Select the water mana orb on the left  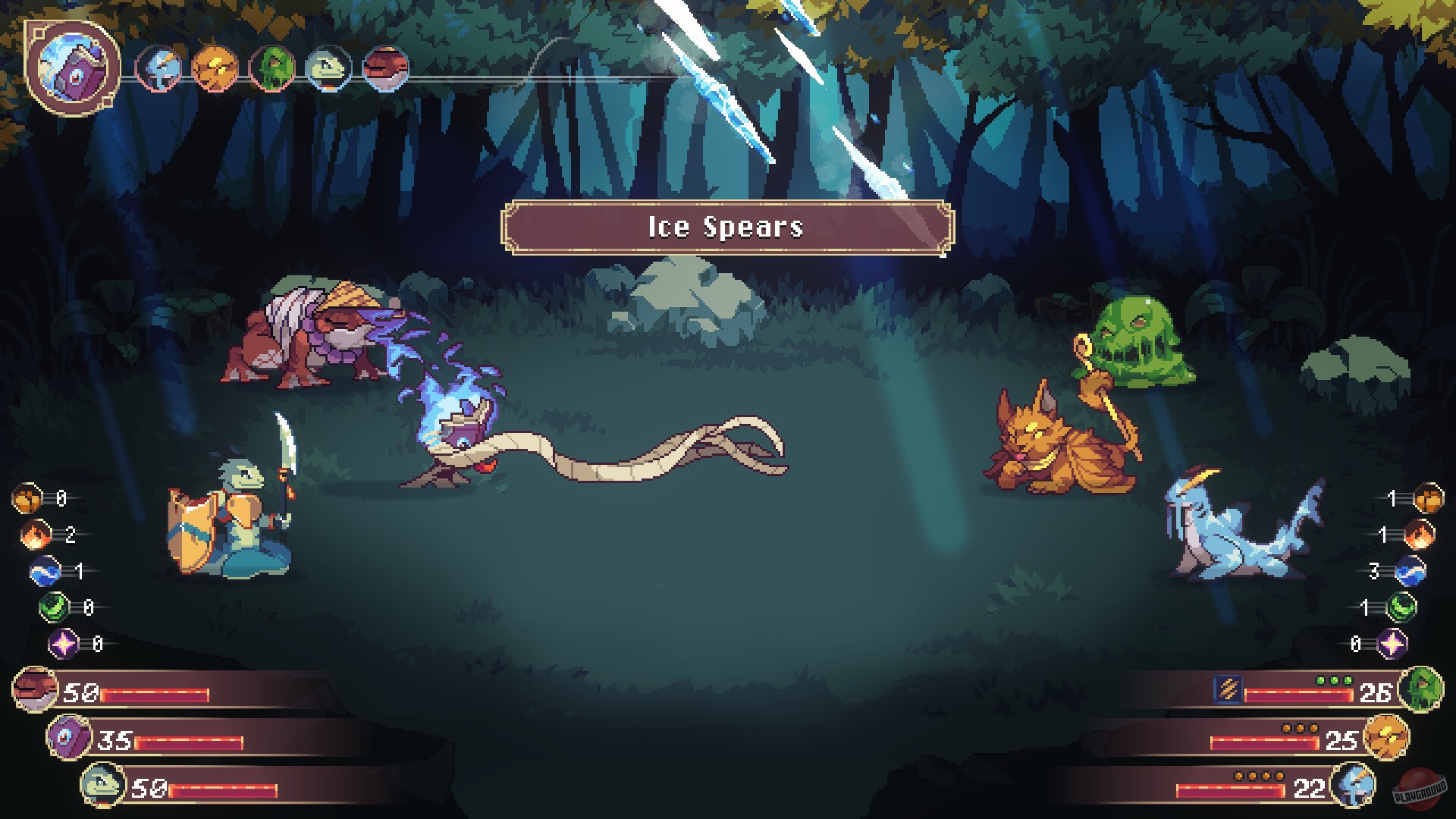click(43, 571)
